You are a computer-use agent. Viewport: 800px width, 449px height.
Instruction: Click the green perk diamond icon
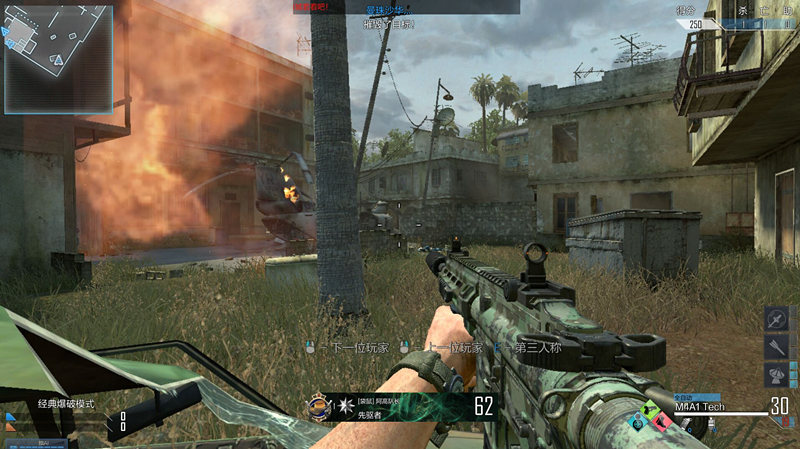650,411
